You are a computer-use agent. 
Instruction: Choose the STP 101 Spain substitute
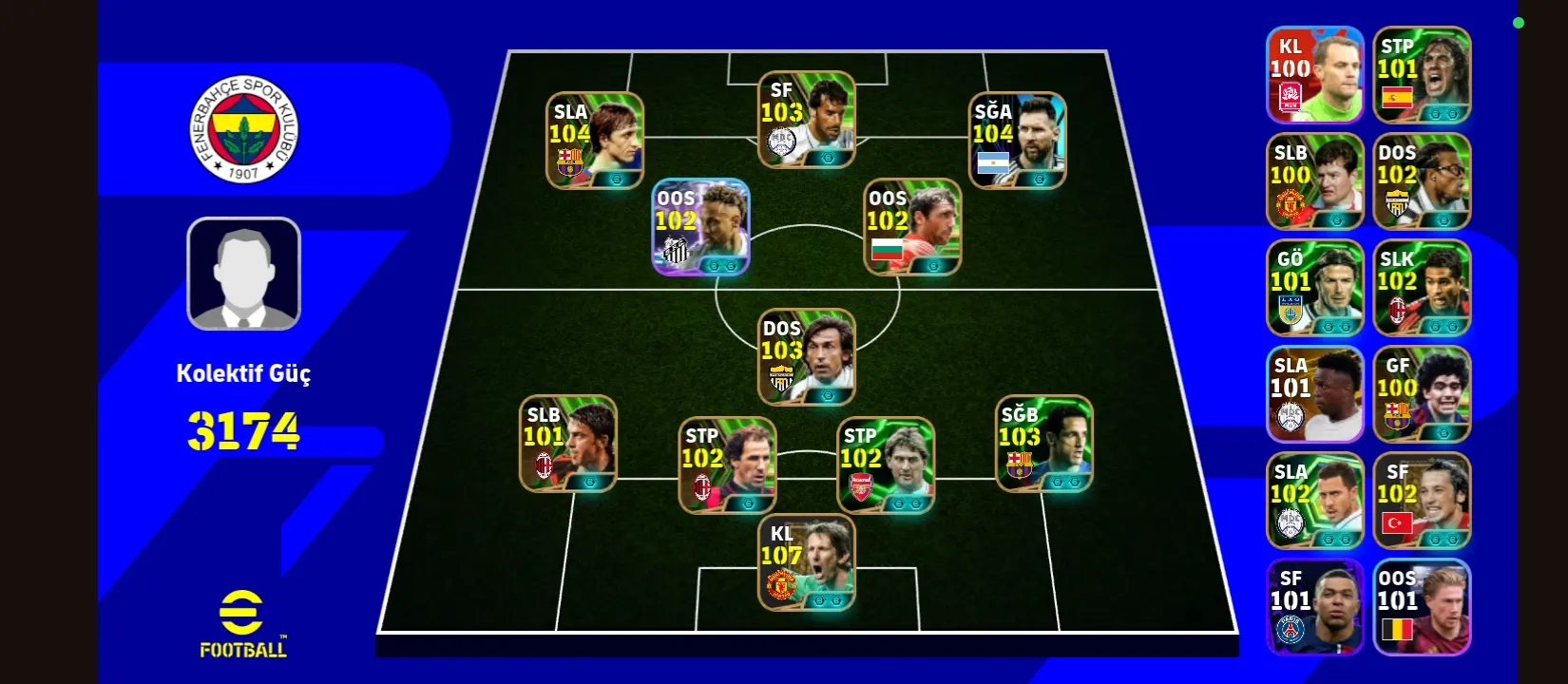[1422, 75]
